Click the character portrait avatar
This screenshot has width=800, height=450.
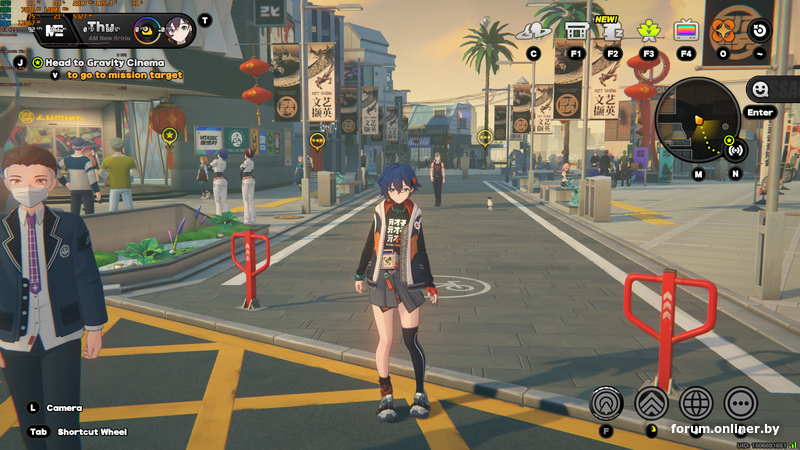click(x=178, y=30)
